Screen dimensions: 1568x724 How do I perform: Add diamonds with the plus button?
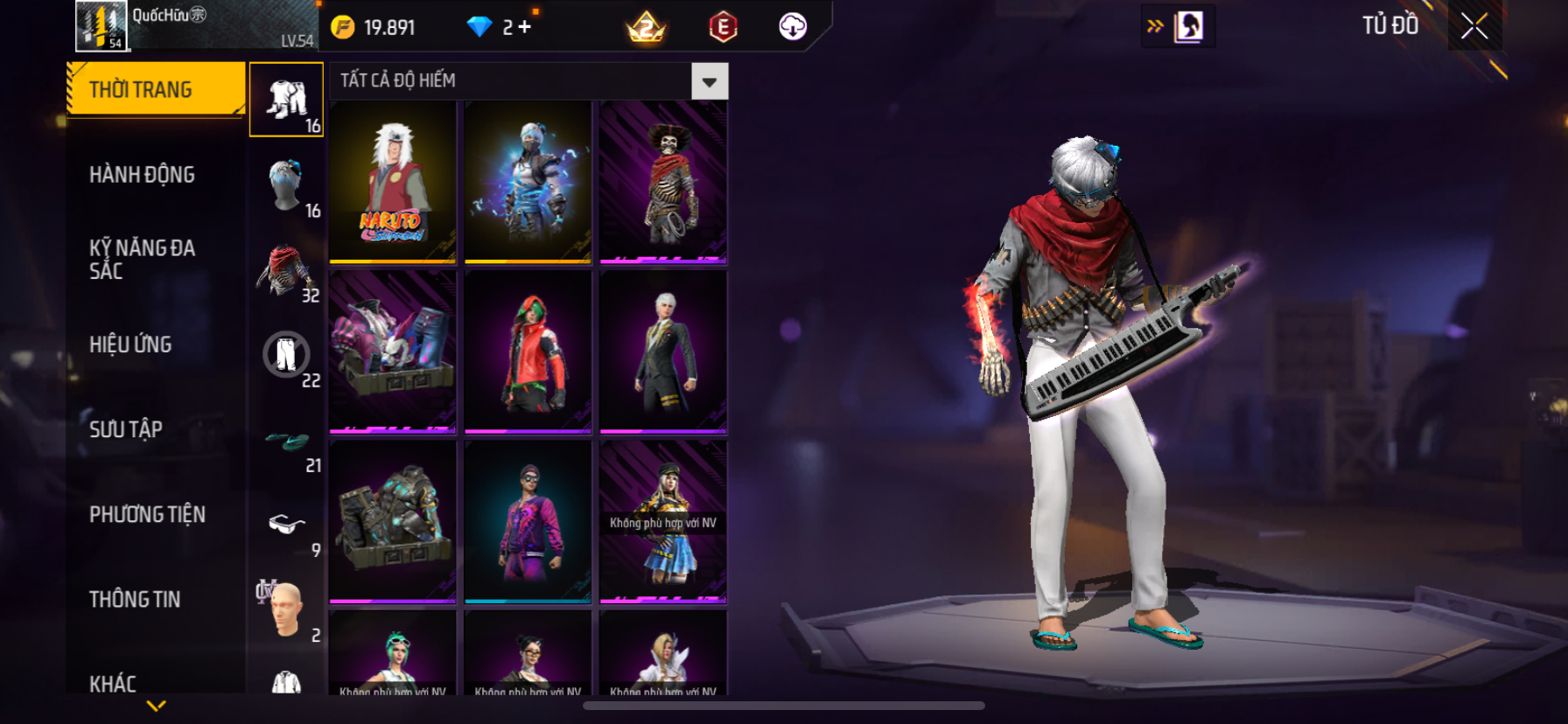click(524, 27)
